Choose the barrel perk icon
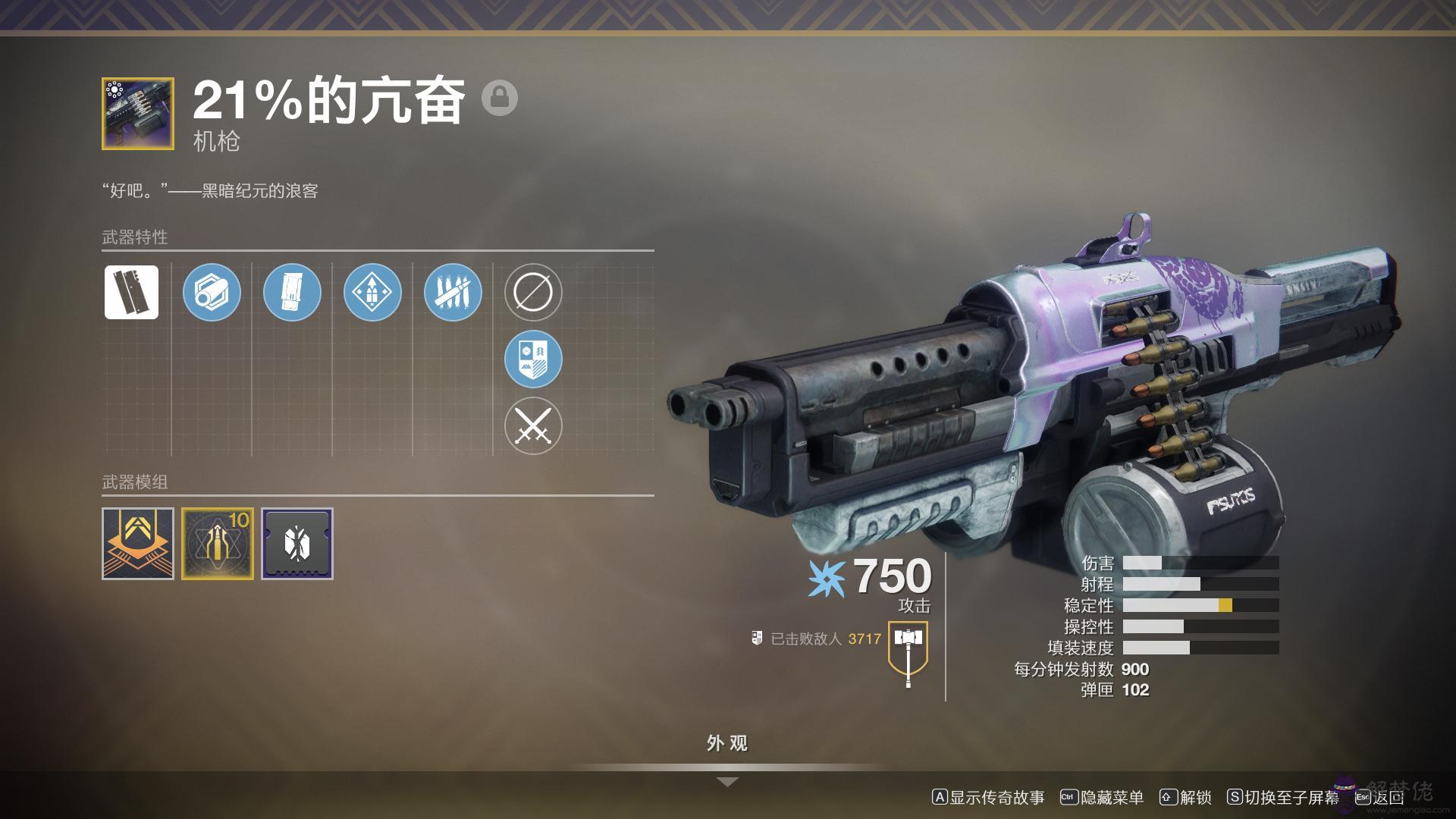Image resolution: width=1456 pixels, height=819 pixels. click(212, 292)
